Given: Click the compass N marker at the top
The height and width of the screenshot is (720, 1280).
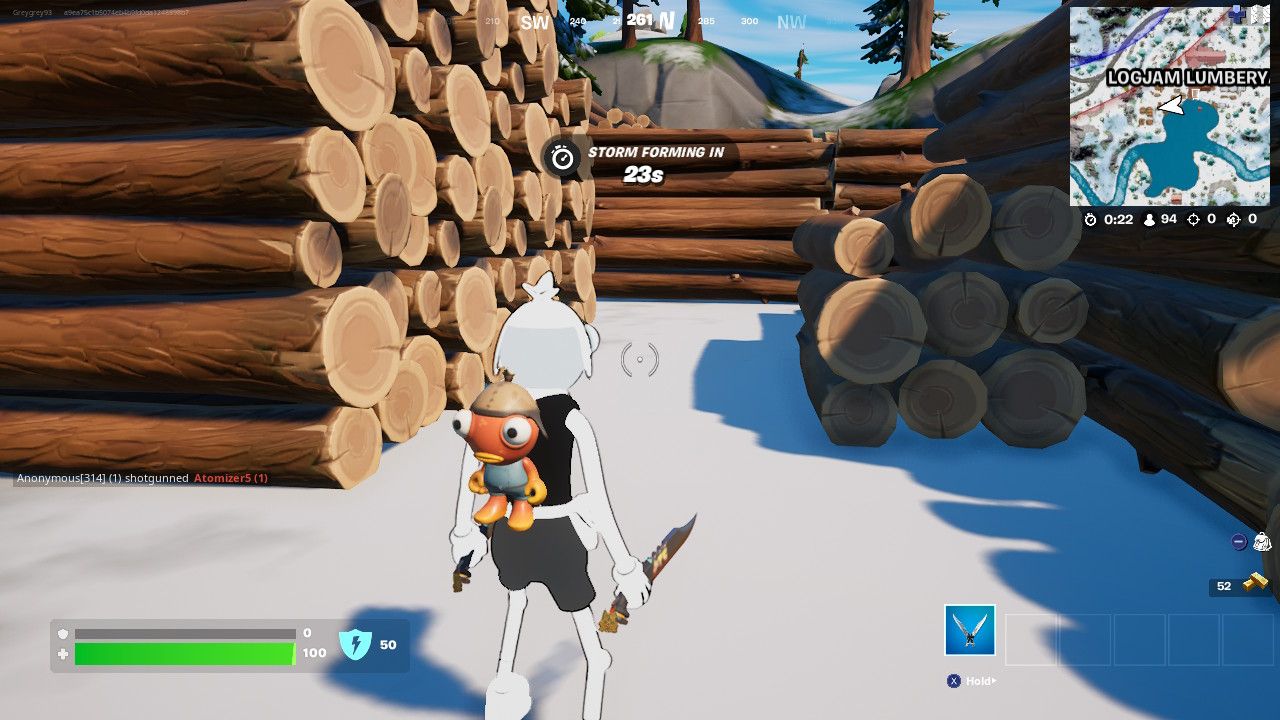Looking at the screenshot, I should tap(667, 19).
